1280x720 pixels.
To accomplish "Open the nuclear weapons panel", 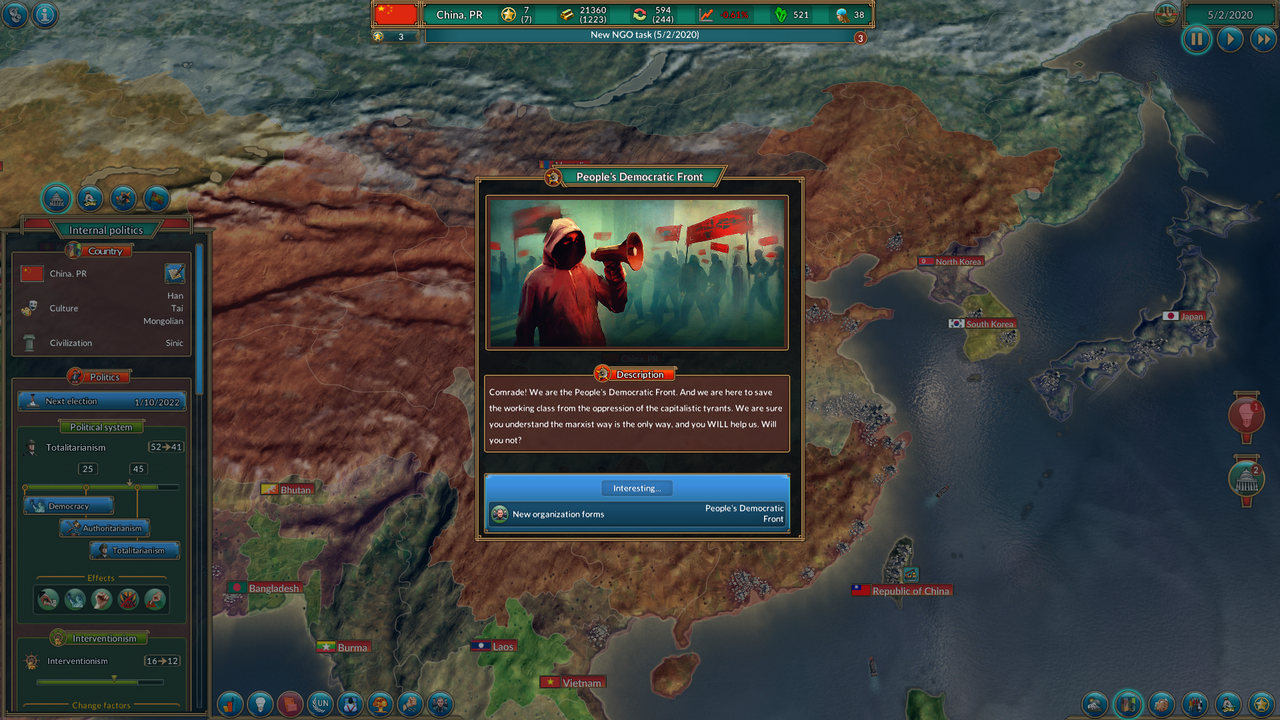I will (x=381, y=704).
